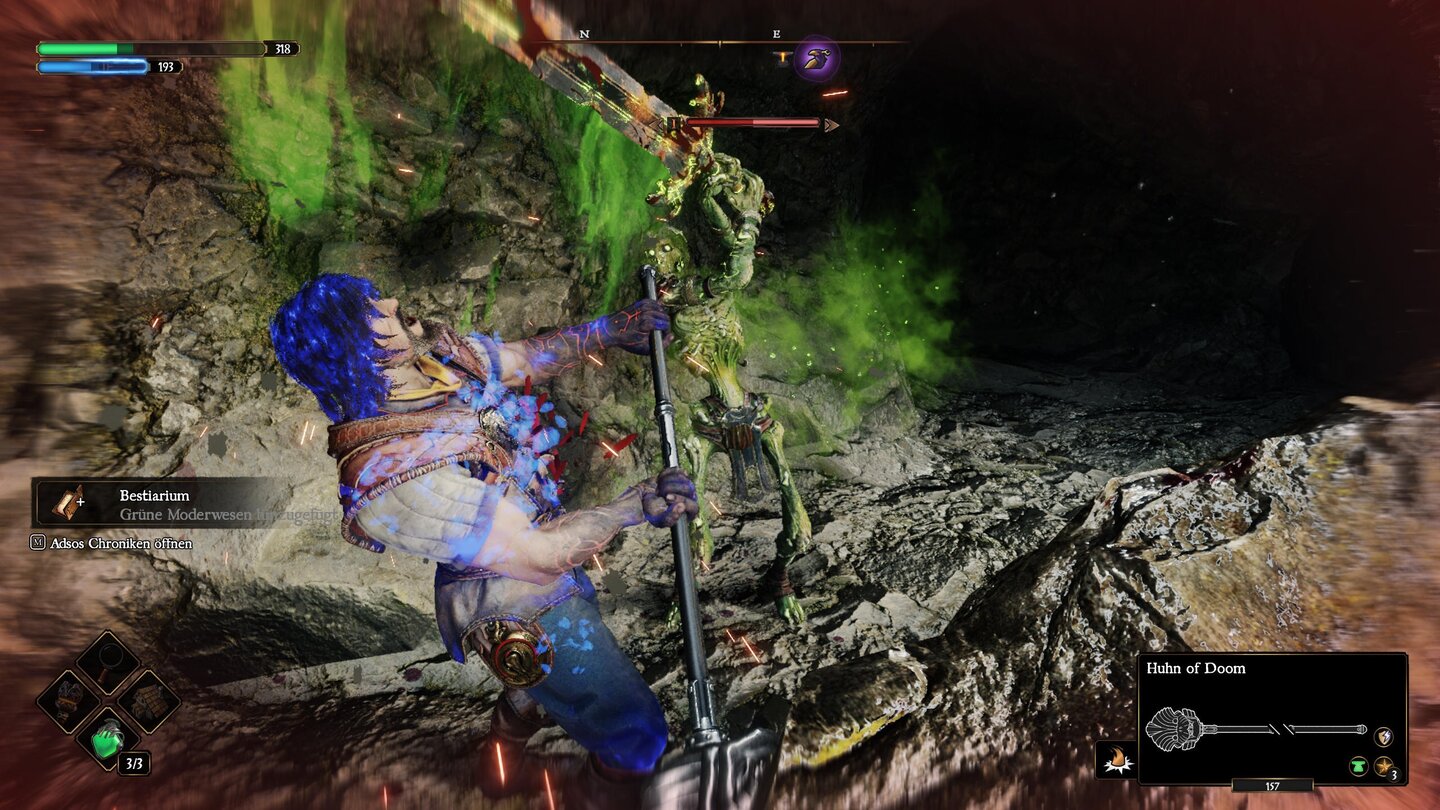Click the gold star upgrade icon showing 3

click(1384, 766)
